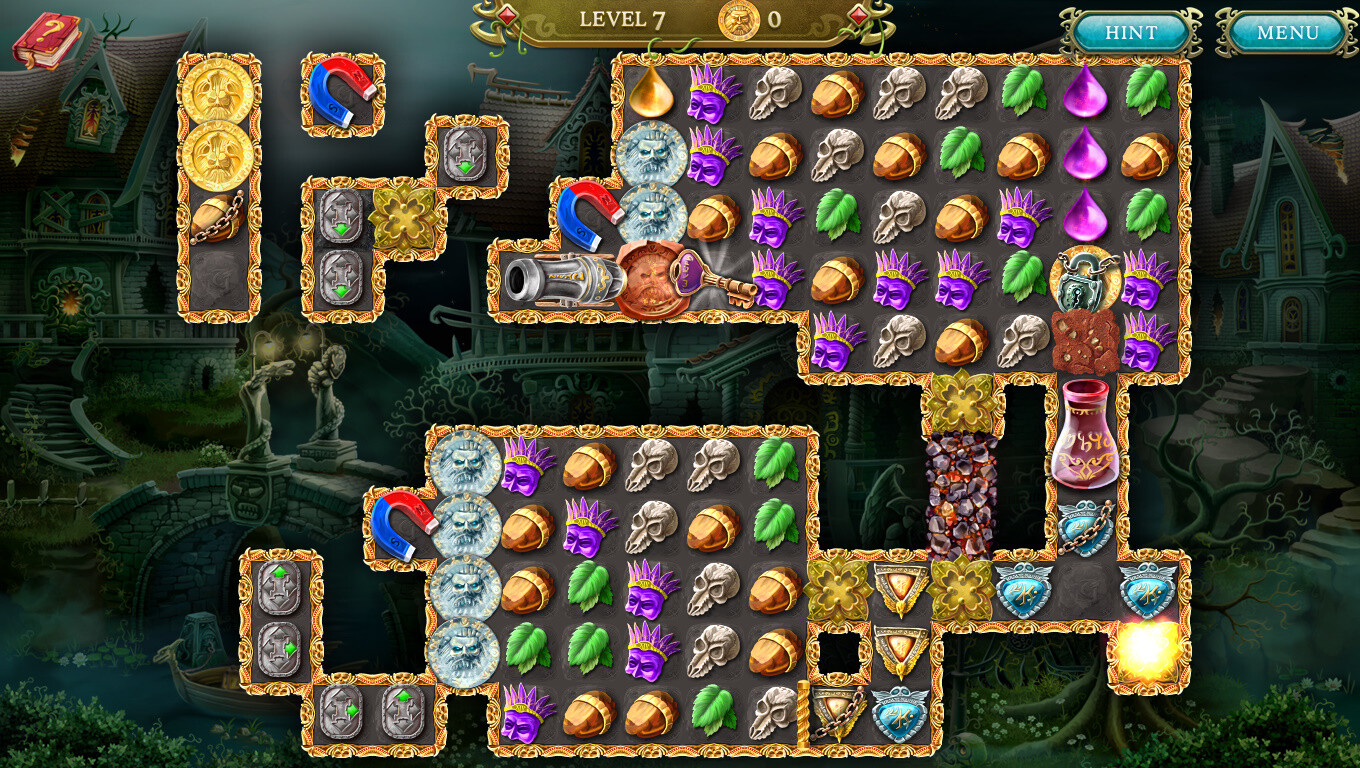Screen dimensions: 1360x768
Task: Open the MENU button
Action: pyautogui.click(x=1287, y=31)
